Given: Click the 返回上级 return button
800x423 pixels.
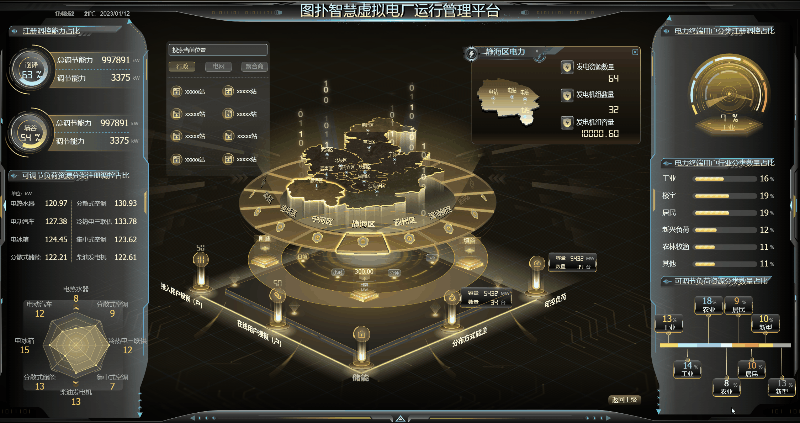Looking at the screenshot, I should (624, 400).
